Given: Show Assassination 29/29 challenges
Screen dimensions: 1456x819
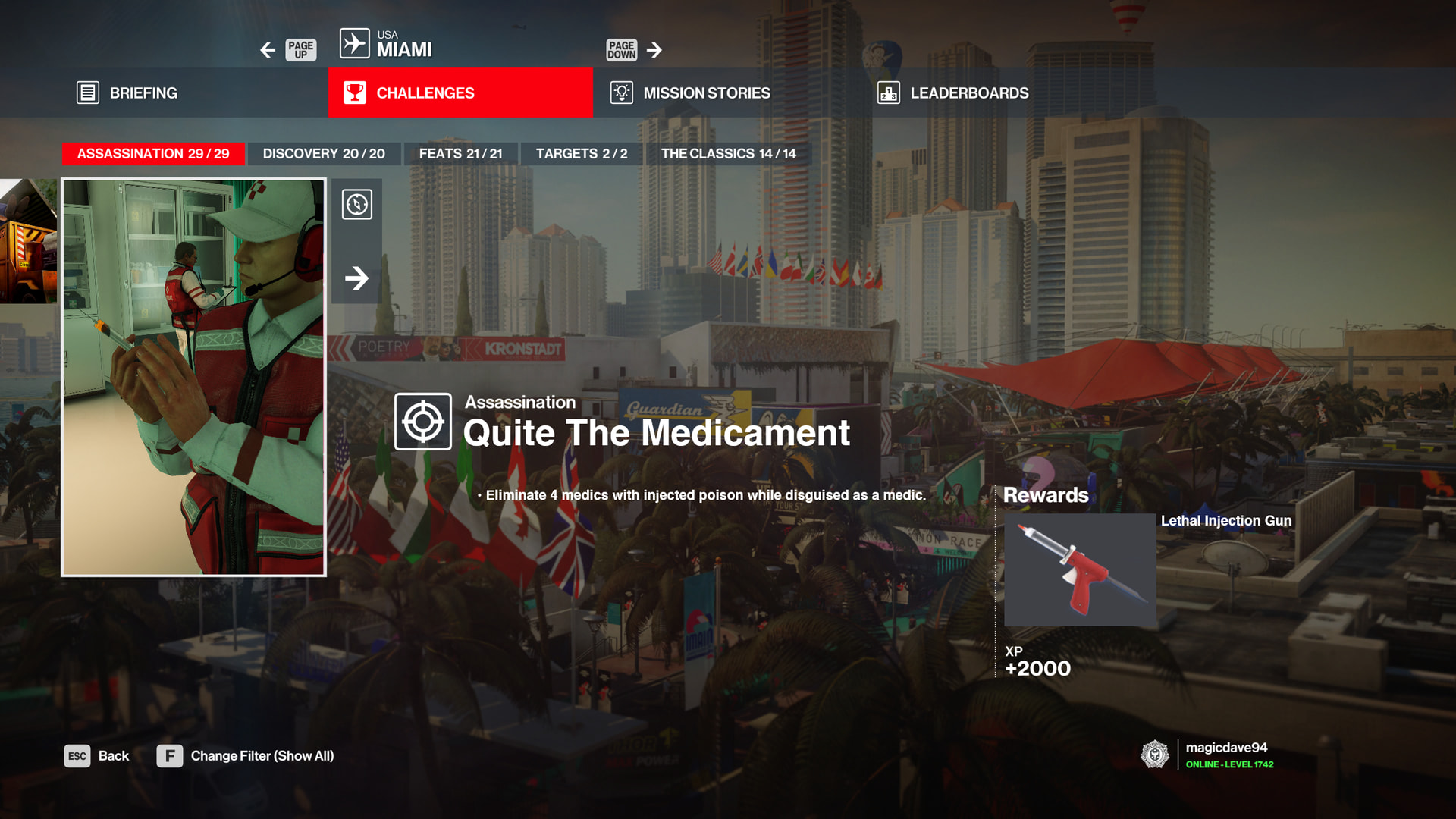Looking at the screenshot, I should (153, 153).
